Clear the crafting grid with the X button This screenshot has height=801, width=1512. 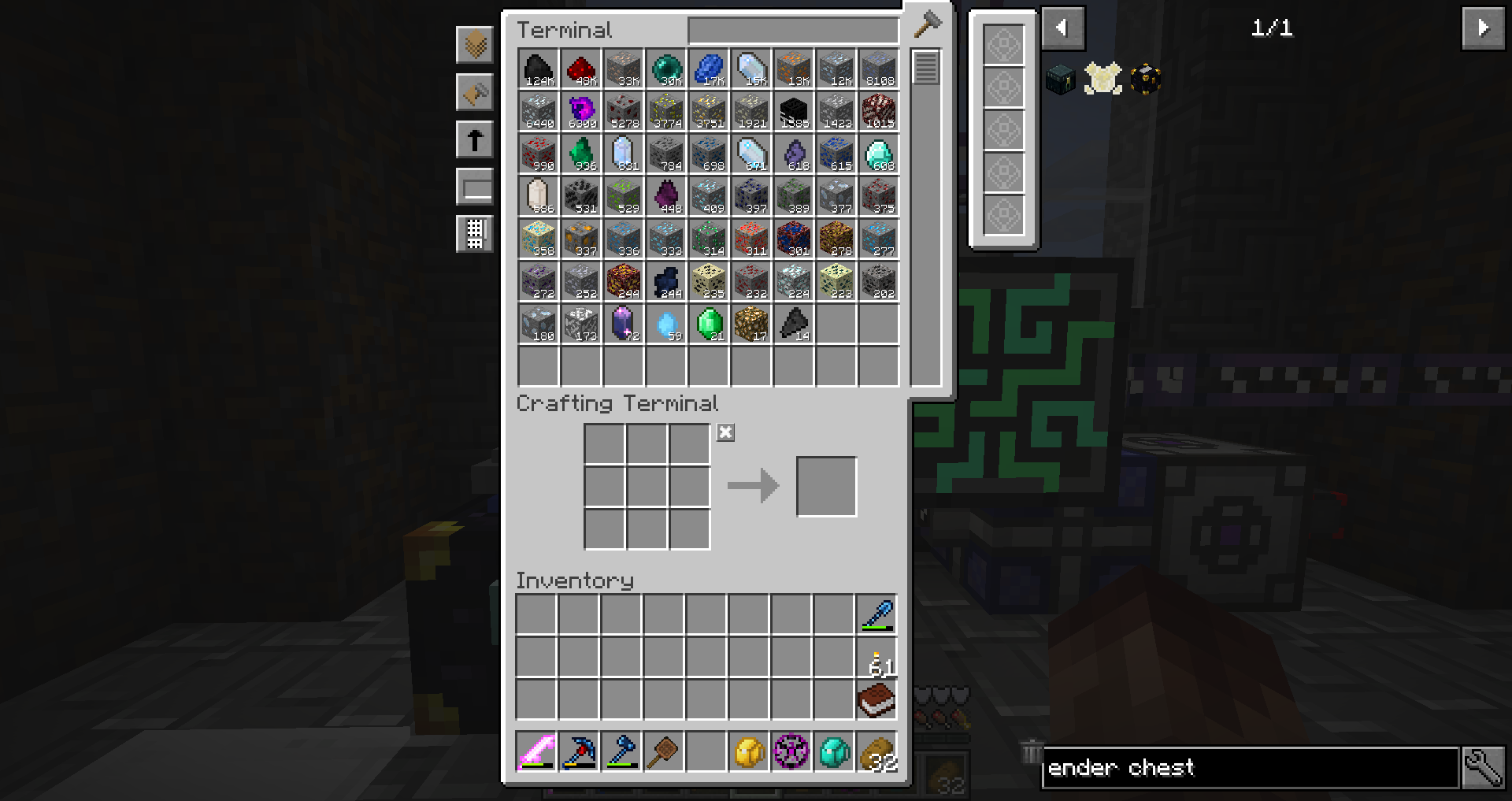pyautogui.click(x=725, y=432)
